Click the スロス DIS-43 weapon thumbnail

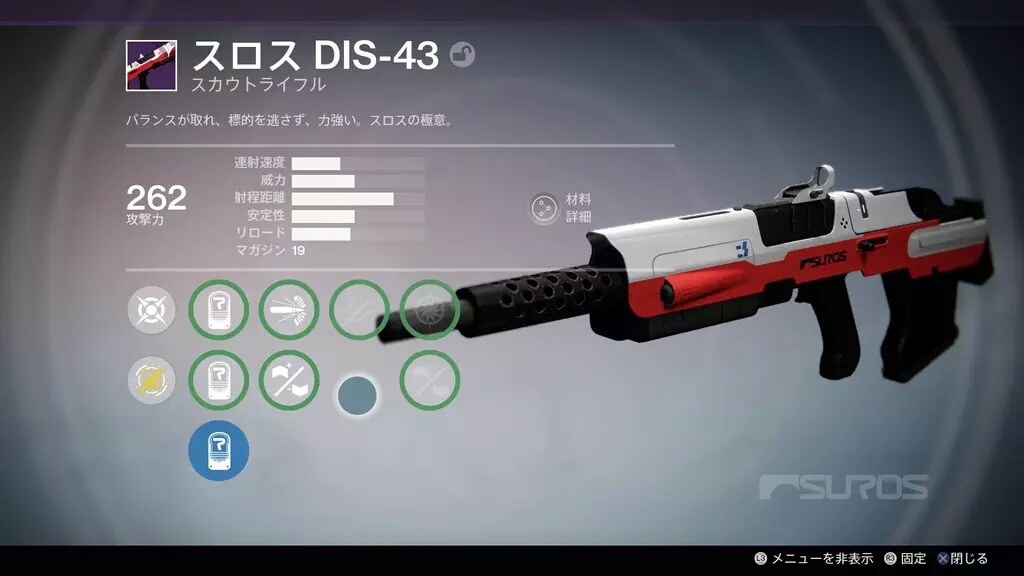pos(151,66)
